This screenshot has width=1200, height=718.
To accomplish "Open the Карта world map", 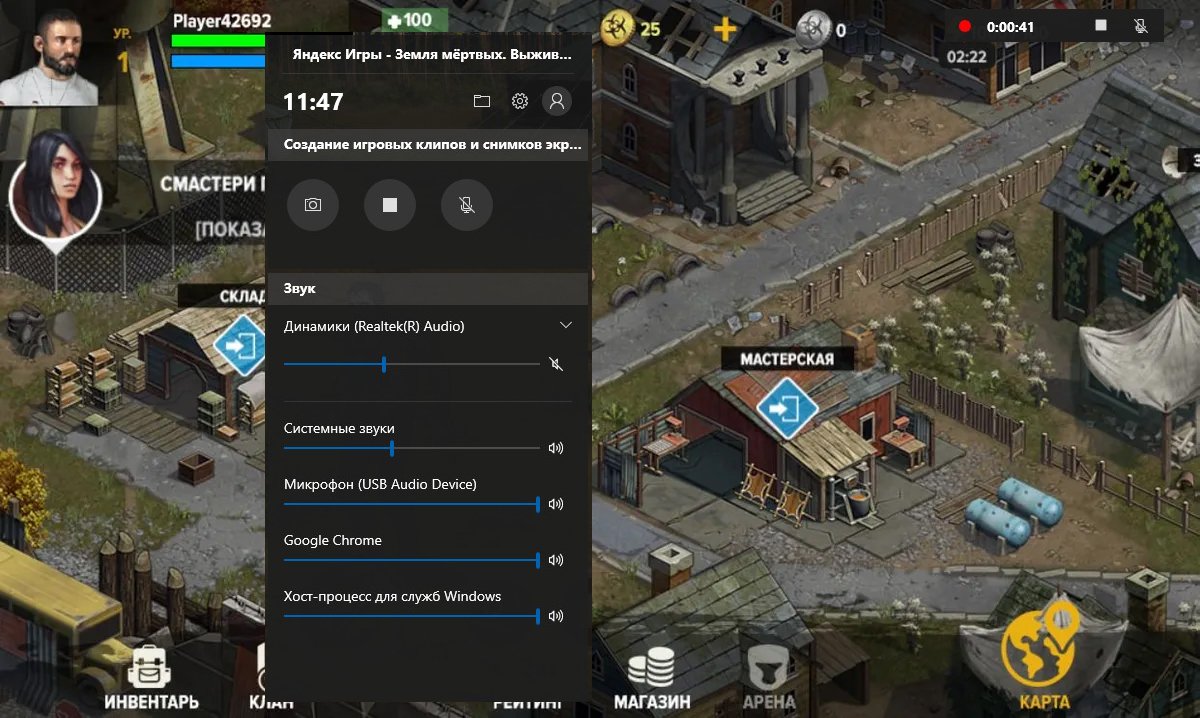I will 1039,652.
